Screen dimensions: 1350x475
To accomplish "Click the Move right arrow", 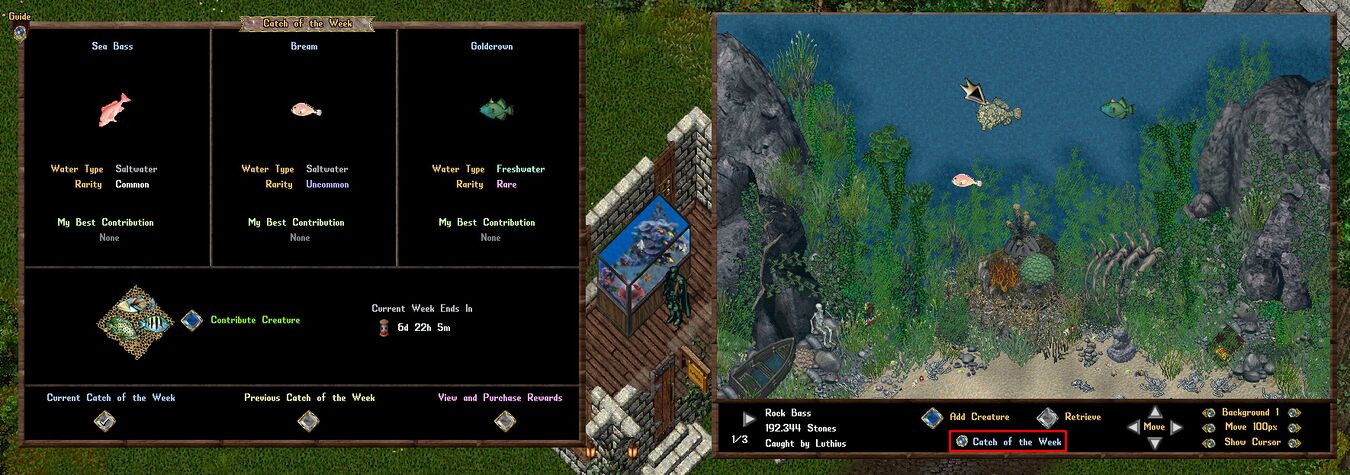I will click(1175, 427).
